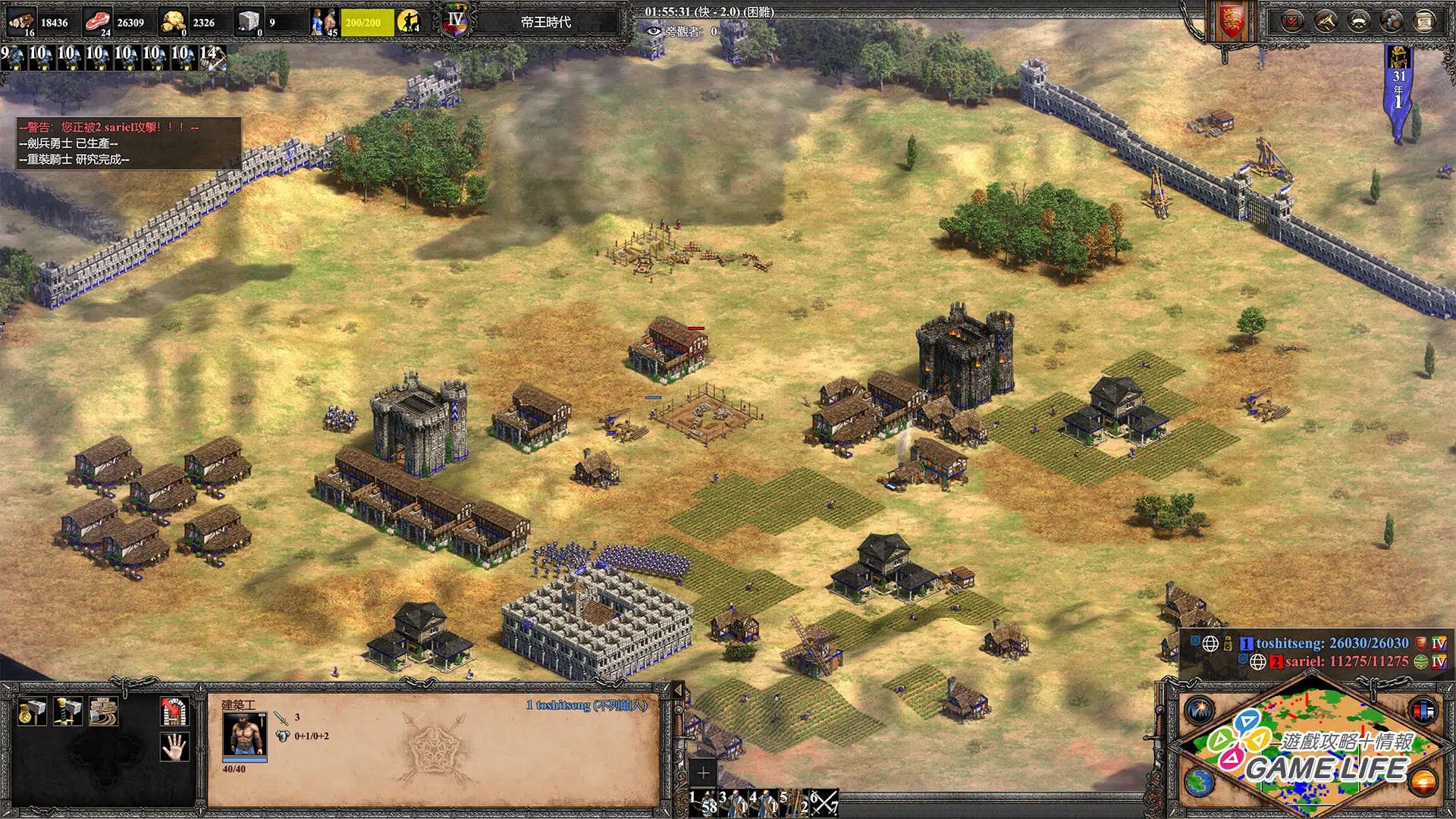Choose the stone wall and road build icon
This screenshot has width=1456, height=819.
coord(103,711)
